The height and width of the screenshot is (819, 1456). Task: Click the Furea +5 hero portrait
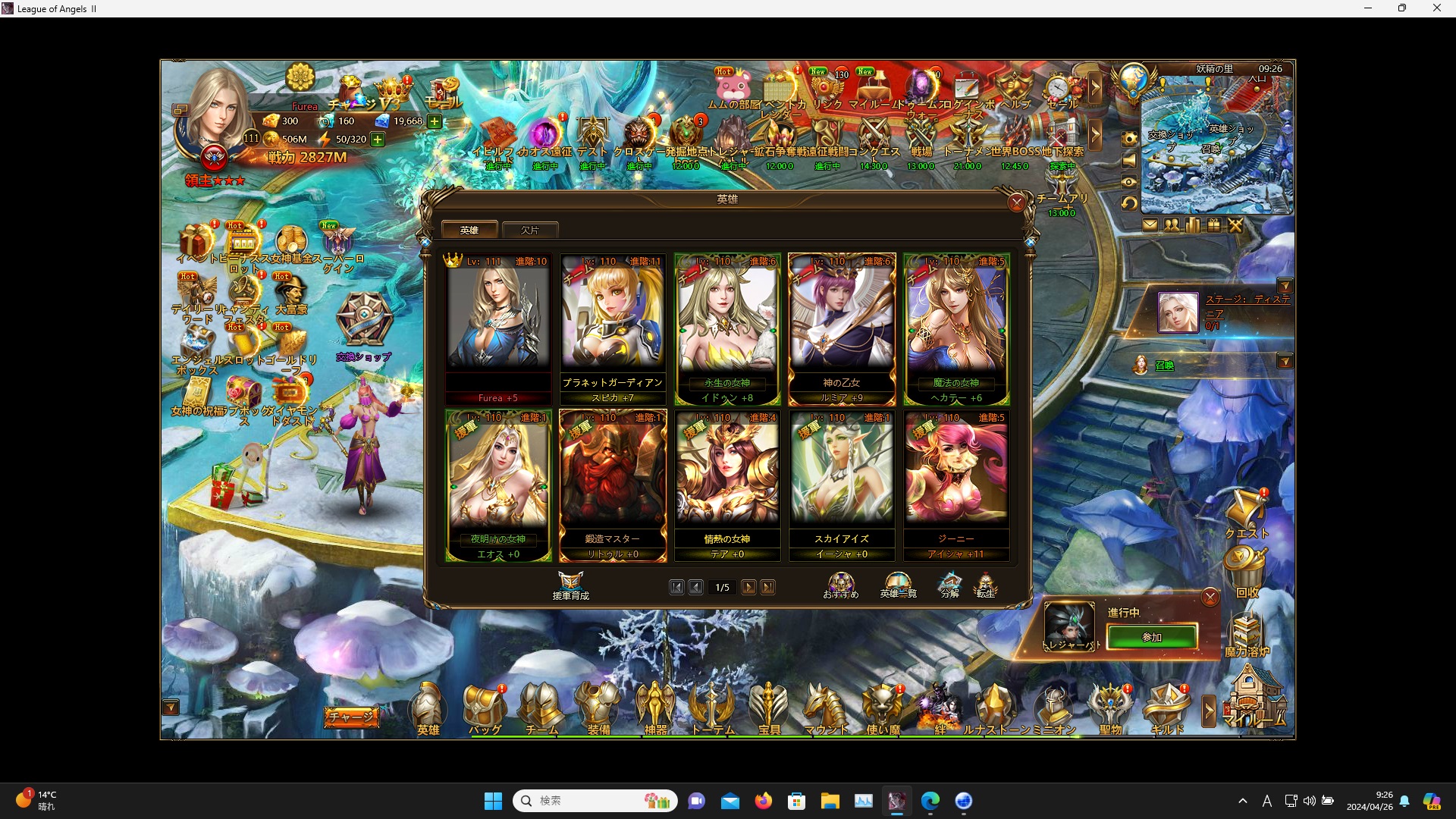498,322
